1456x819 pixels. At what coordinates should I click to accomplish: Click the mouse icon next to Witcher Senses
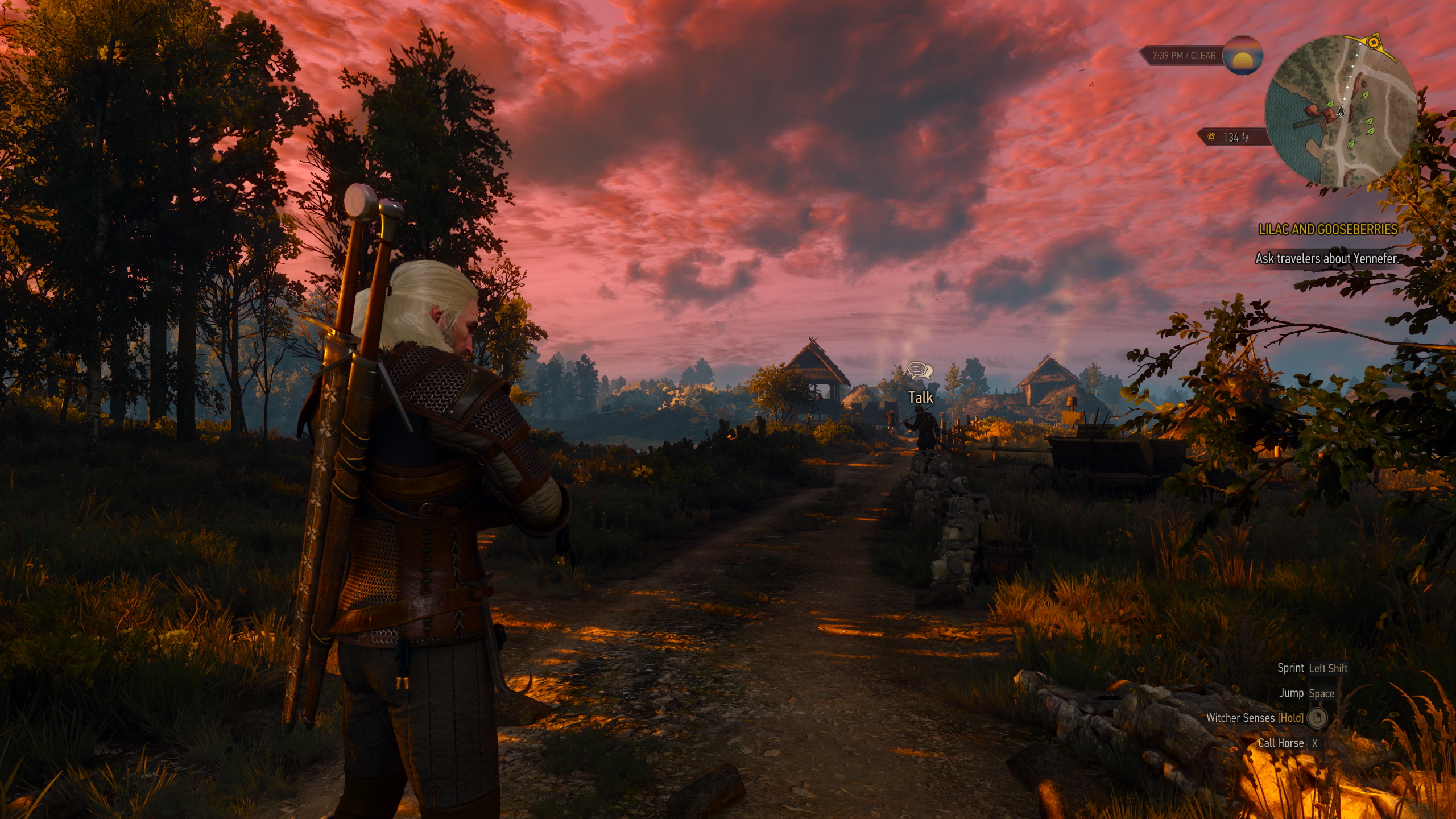1317,718
